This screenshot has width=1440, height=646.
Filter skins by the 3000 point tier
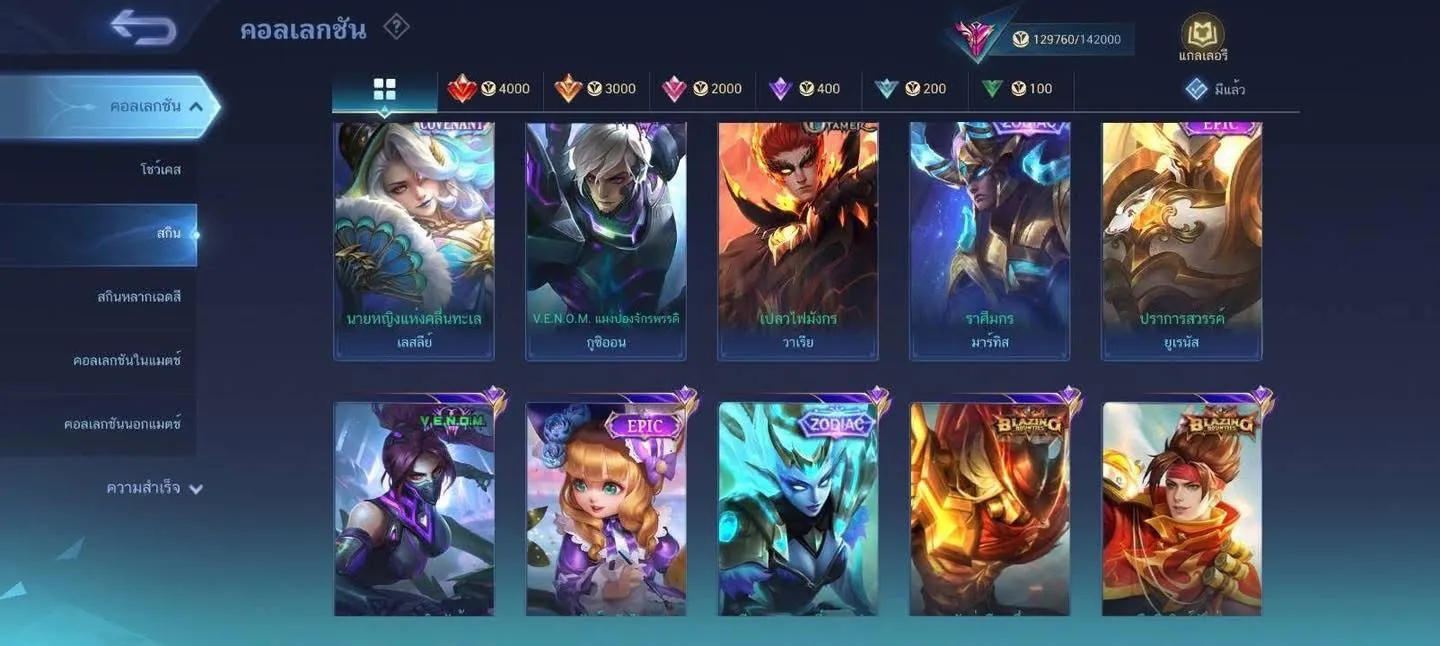pyautogui.click(x=596, y=89)
